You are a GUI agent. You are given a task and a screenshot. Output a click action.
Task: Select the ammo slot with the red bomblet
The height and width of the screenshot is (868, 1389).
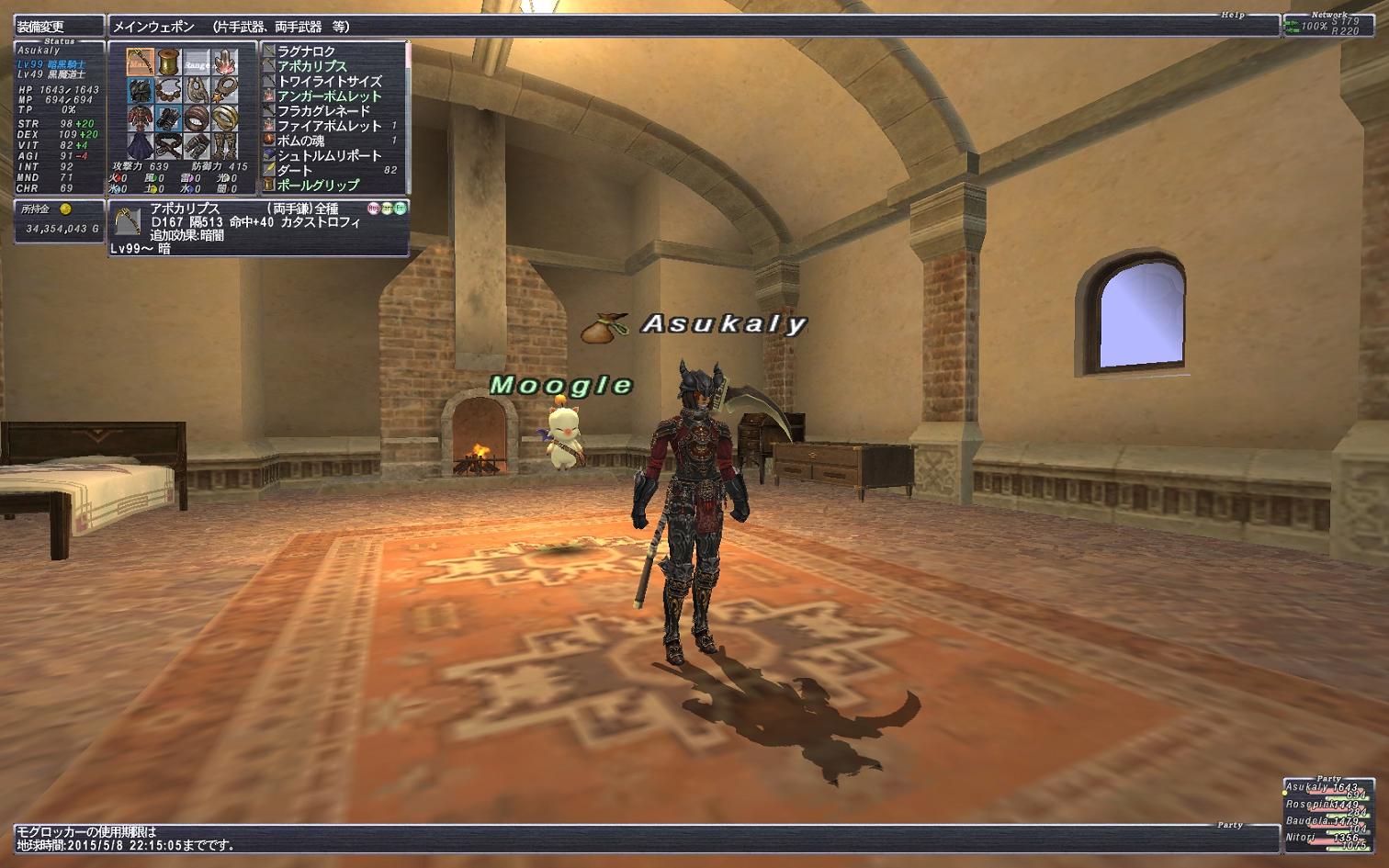click(x=224, y=62)
